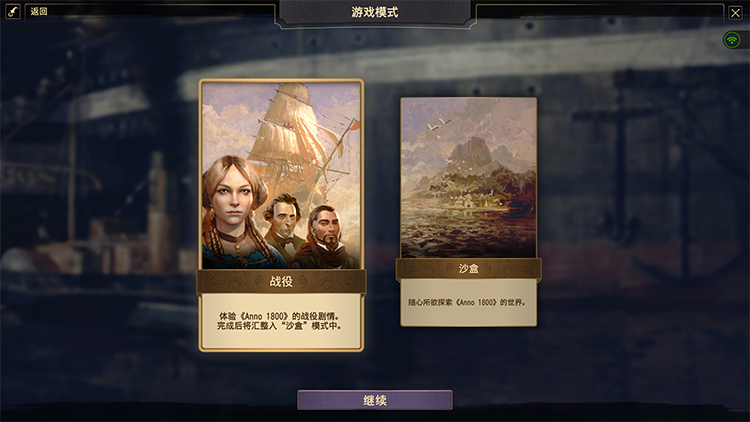750x422 pixels.
Task: Close the game mode screen with X
Action: pos(735,12)
